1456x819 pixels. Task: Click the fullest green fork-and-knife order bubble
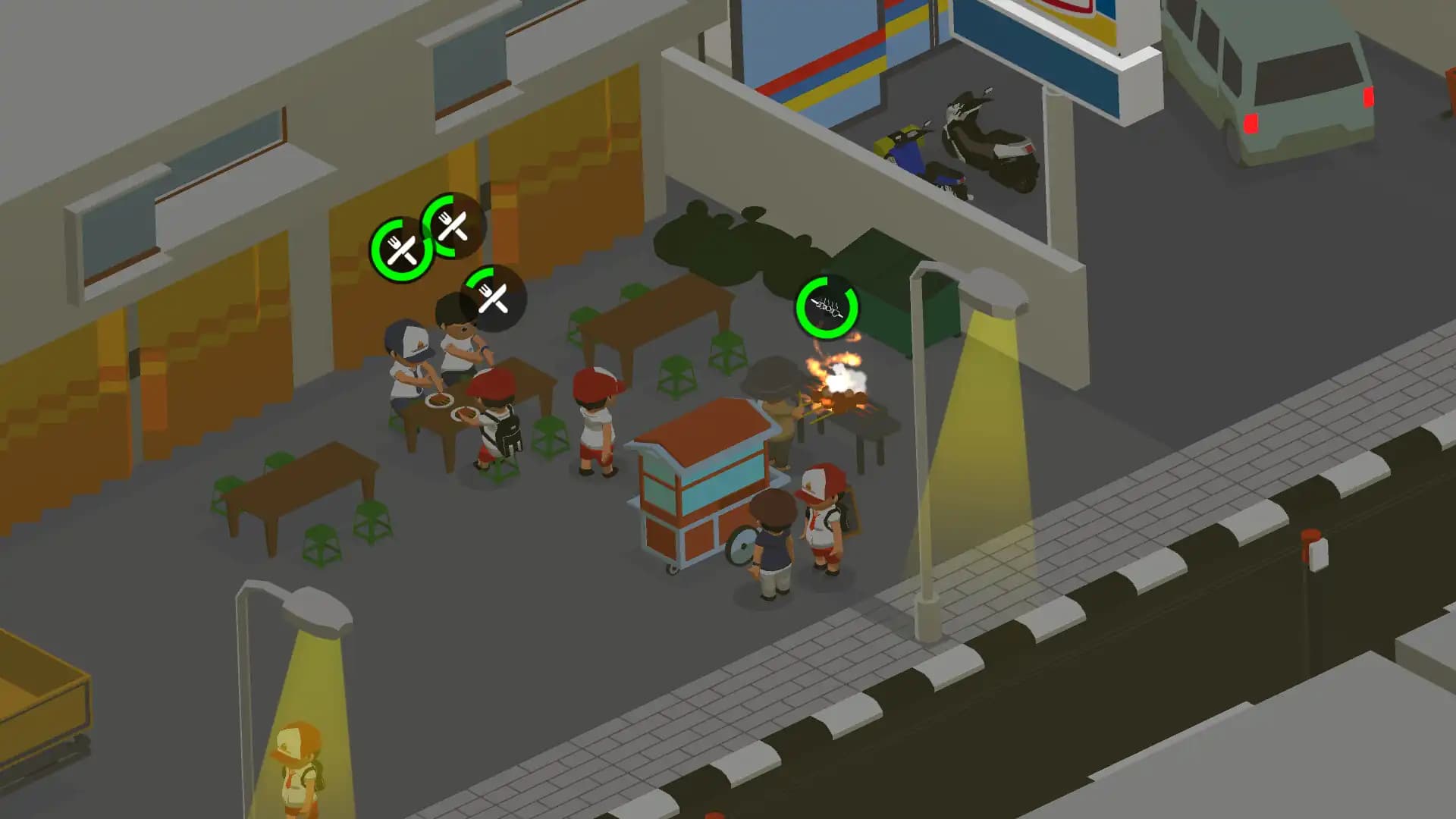point(402,248)
